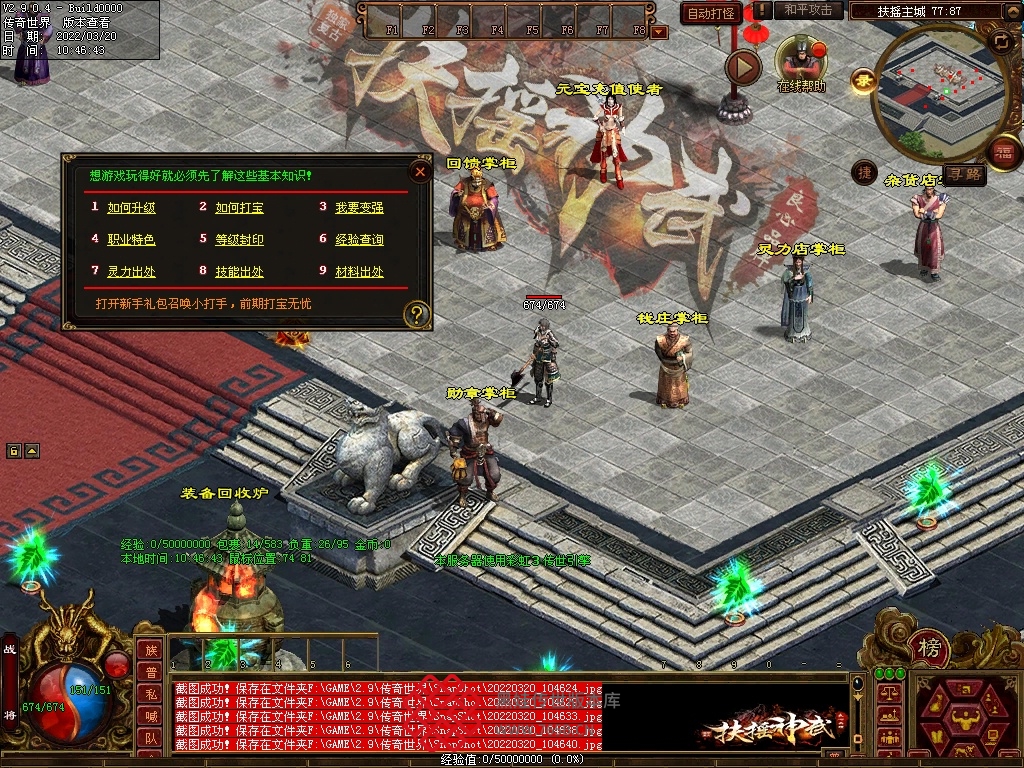Show the 灵力出处 guide entry
The width and height of the screenshot is (1024, 768).
(x=131, y=272)
